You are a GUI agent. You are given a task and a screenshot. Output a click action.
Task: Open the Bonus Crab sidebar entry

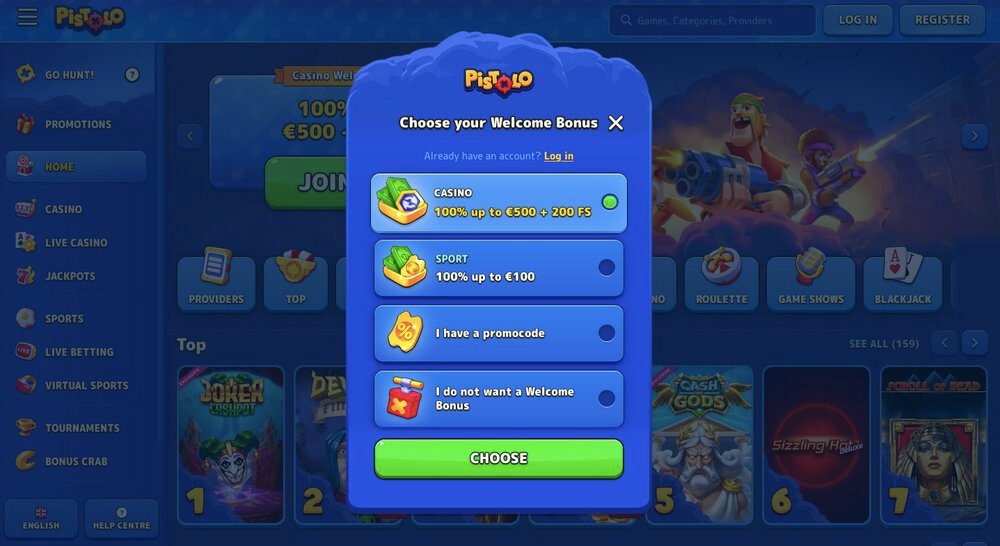click(x=76, y=461)
